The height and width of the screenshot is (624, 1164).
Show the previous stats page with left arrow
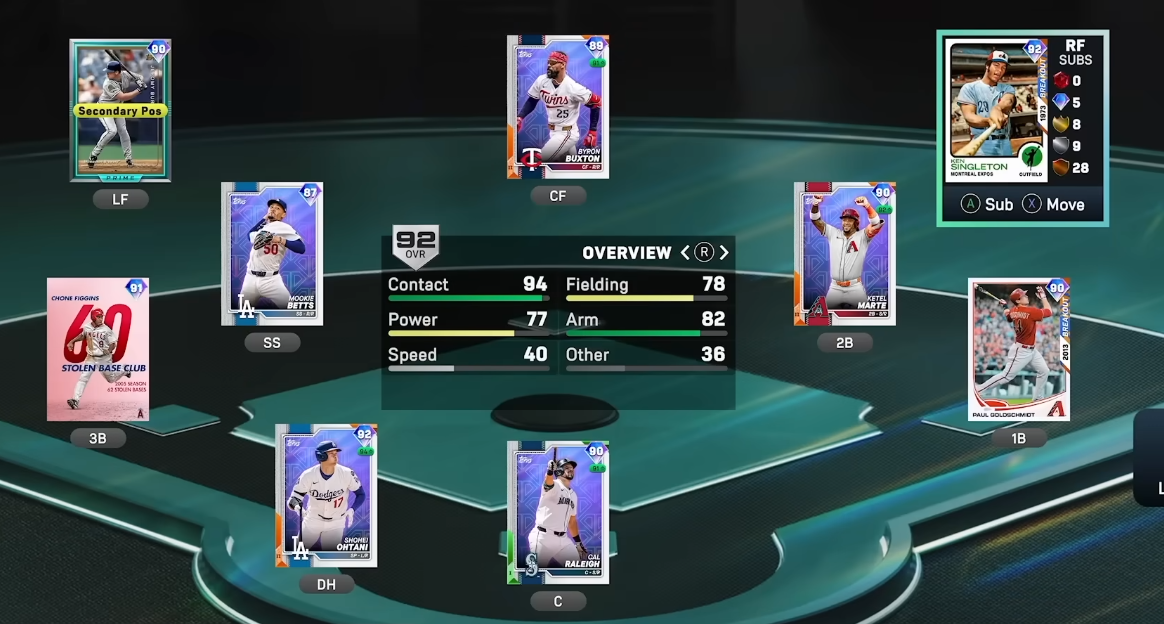pyautogui.click(x=686, y=253)
